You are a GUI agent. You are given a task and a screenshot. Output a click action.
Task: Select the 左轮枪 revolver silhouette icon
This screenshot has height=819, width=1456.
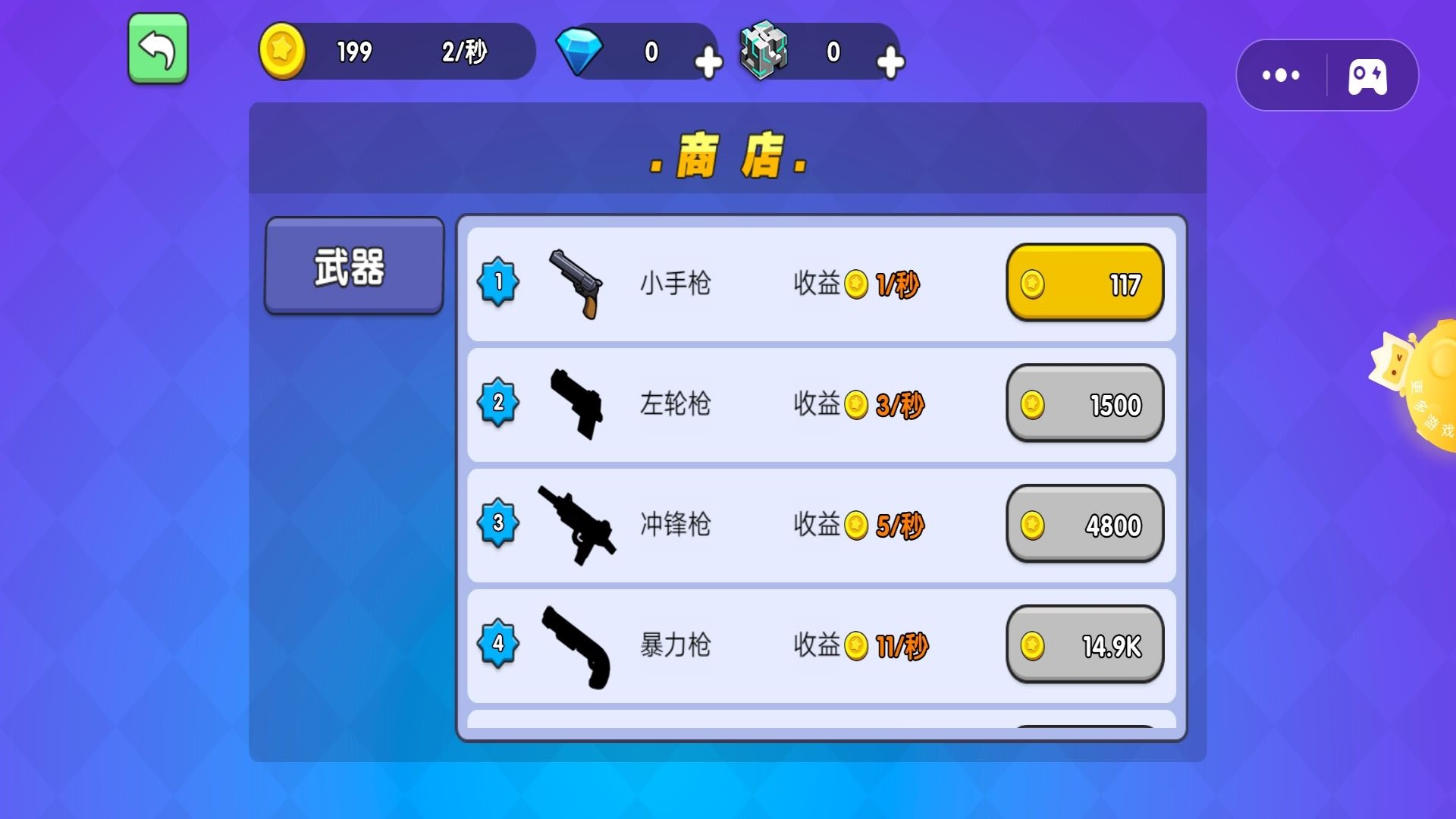pyautogui.click(x=576, y=403)
